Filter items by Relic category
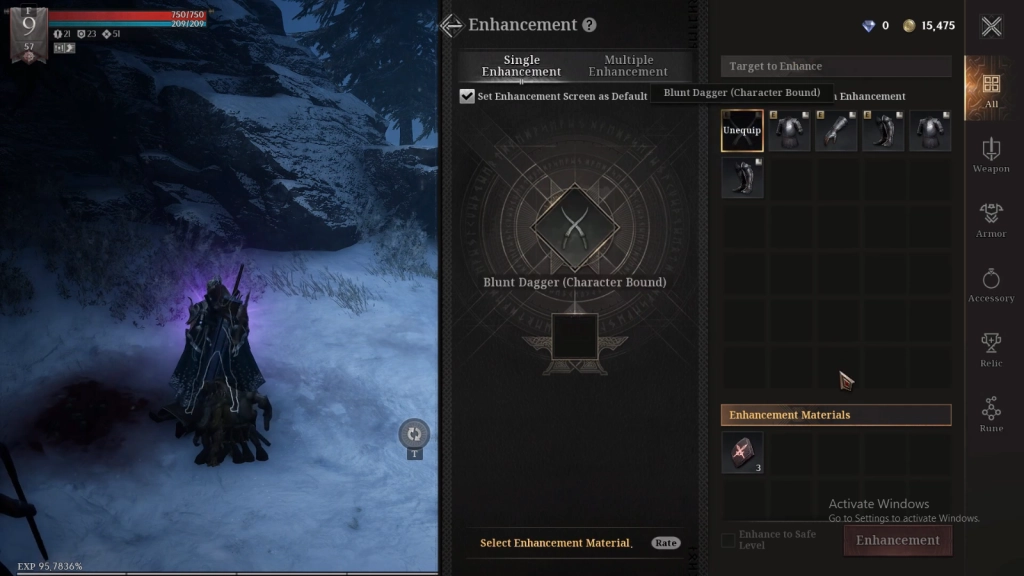This screenshot has height=576, width=1024. (x=991, y=350)
